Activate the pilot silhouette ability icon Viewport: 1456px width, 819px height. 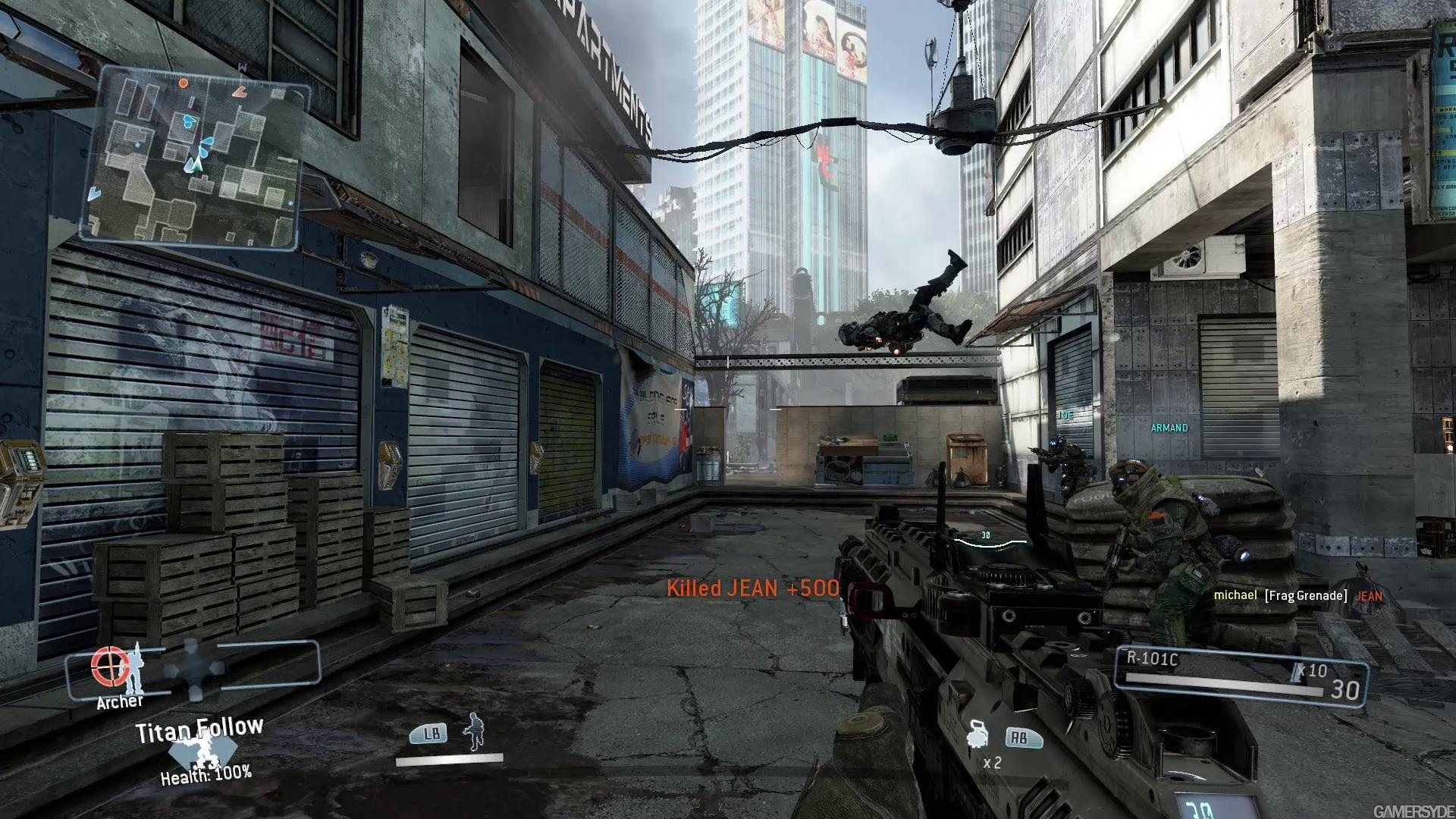point(474,732)
